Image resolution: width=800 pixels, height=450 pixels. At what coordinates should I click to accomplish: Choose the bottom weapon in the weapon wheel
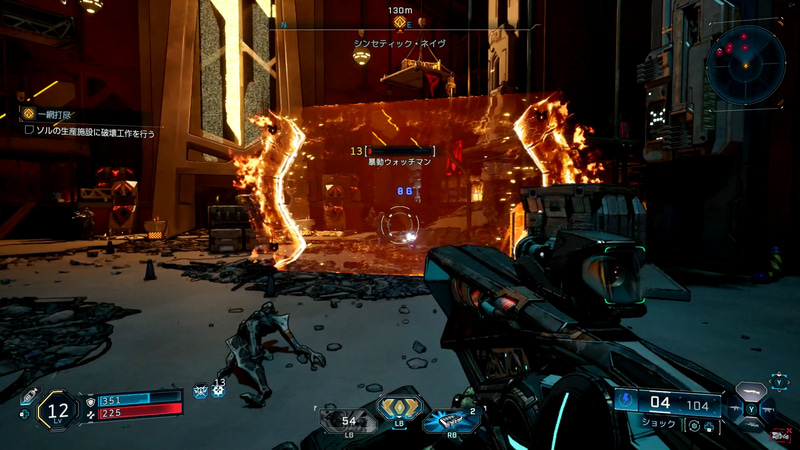pos(752,428)
